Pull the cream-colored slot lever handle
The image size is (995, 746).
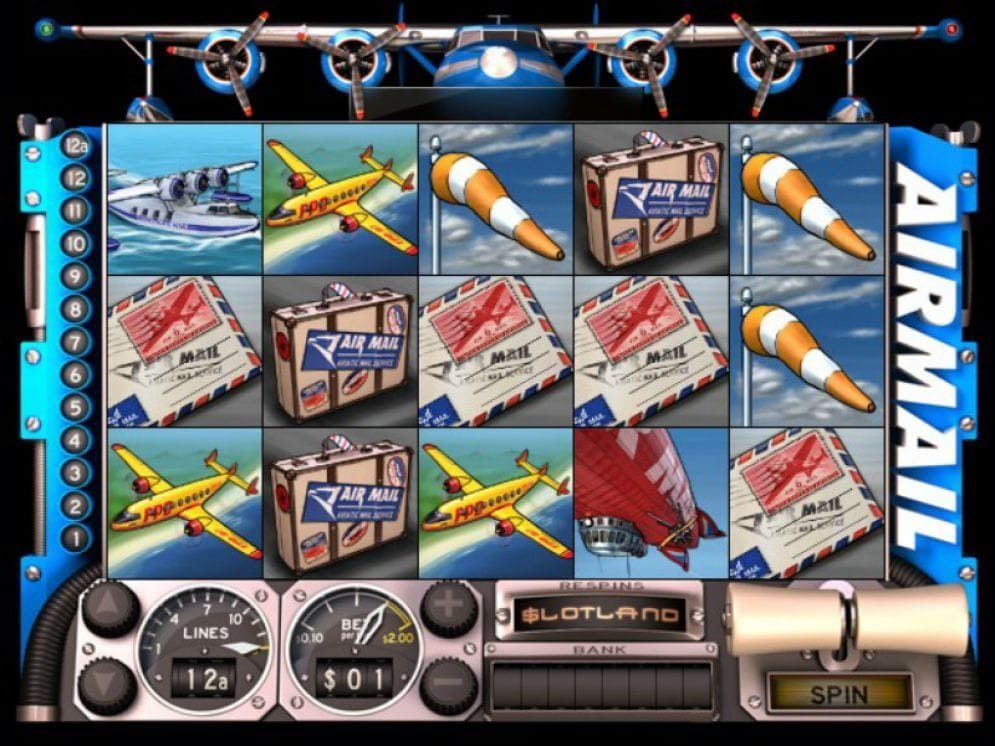click(x=846, y=619)
